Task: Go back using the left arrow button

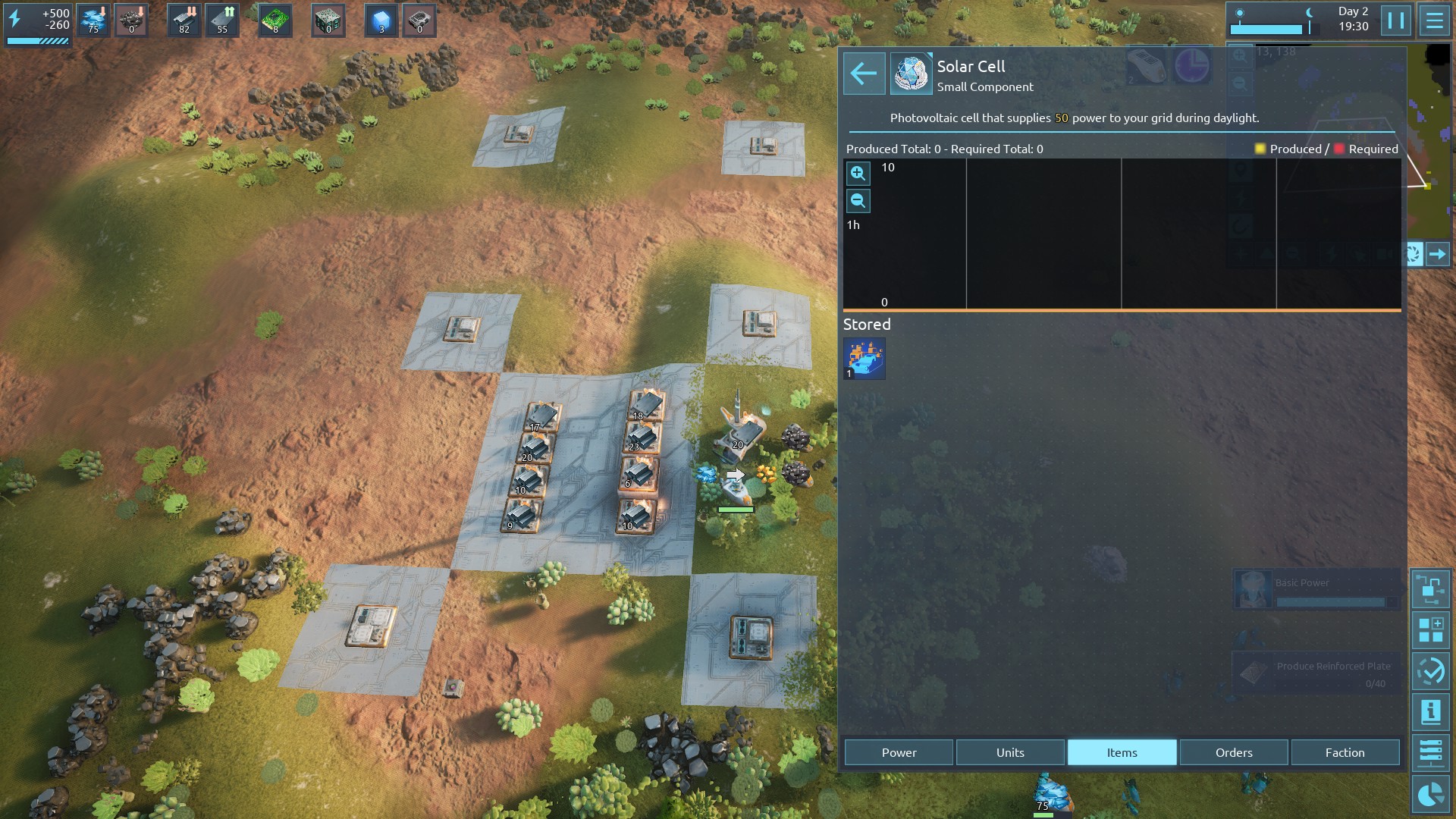Action: (864, 74)
